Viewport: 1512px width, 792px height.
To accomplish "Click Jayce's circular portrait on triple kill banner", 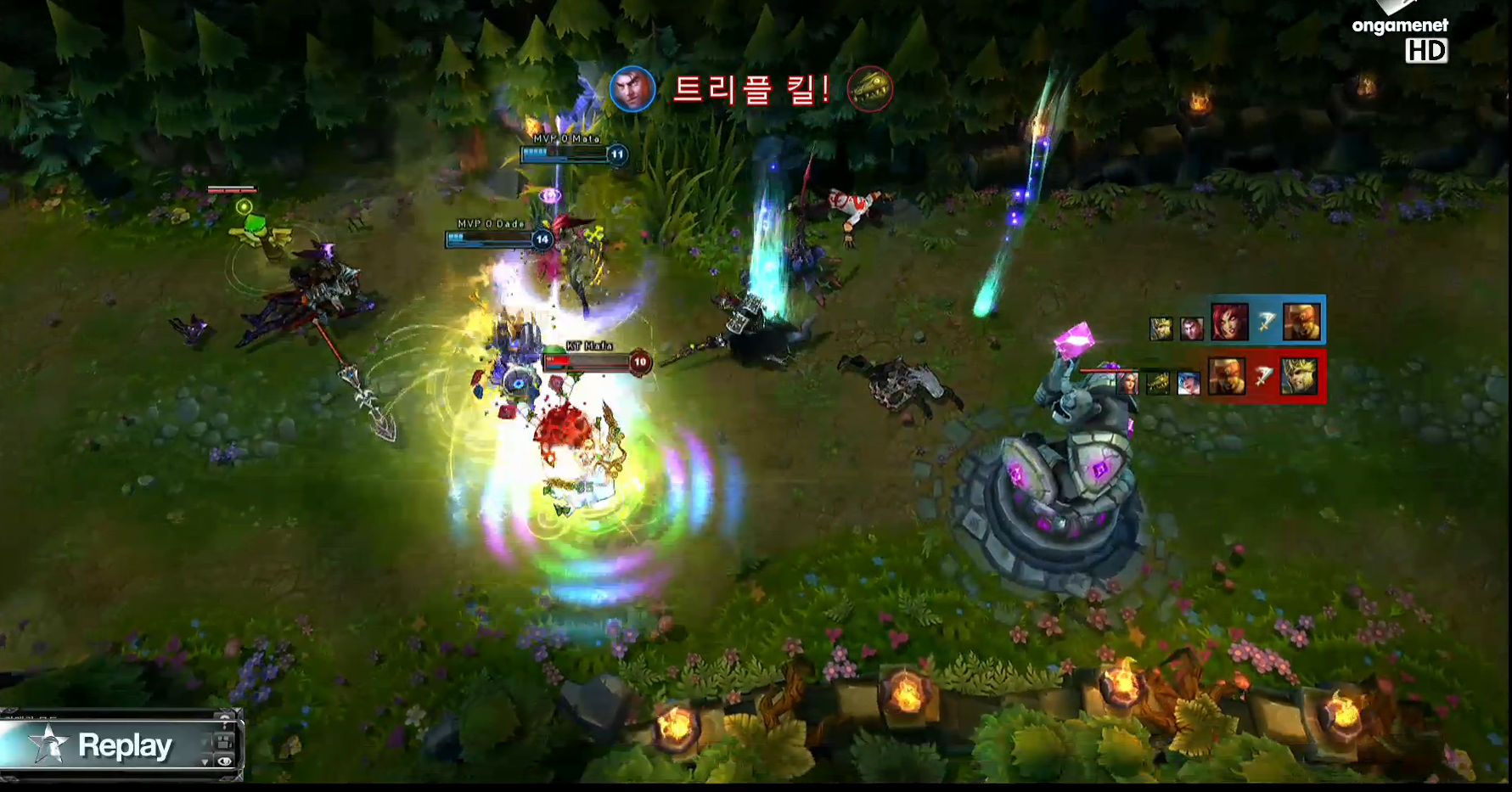I will tap(632, 89).
